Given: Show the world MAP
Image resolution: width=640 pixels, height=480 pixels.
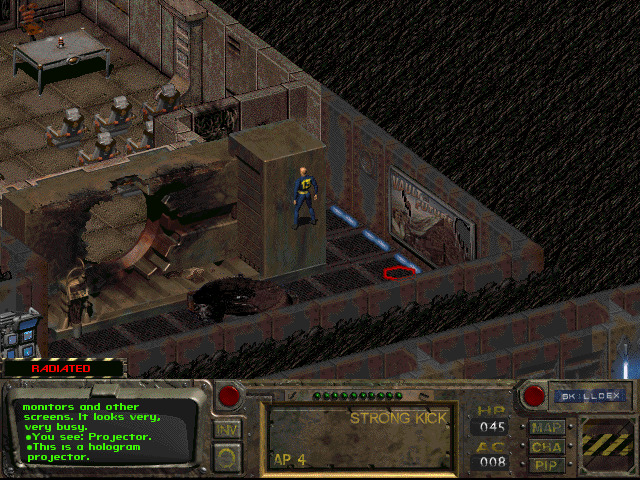Looking at the screenshot, I should [548, 427].
